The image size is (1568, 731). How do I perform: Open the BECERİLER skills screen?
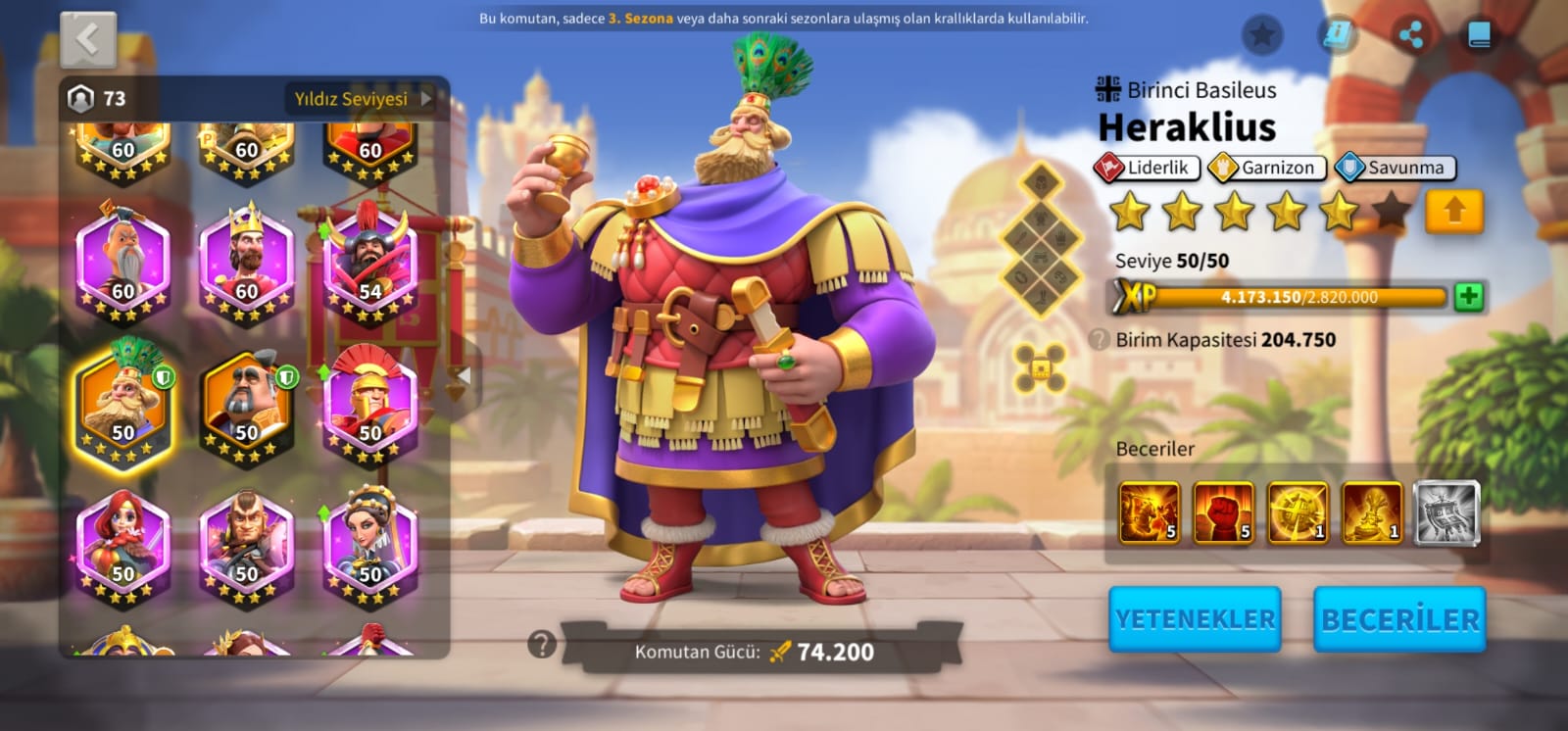1399,619
